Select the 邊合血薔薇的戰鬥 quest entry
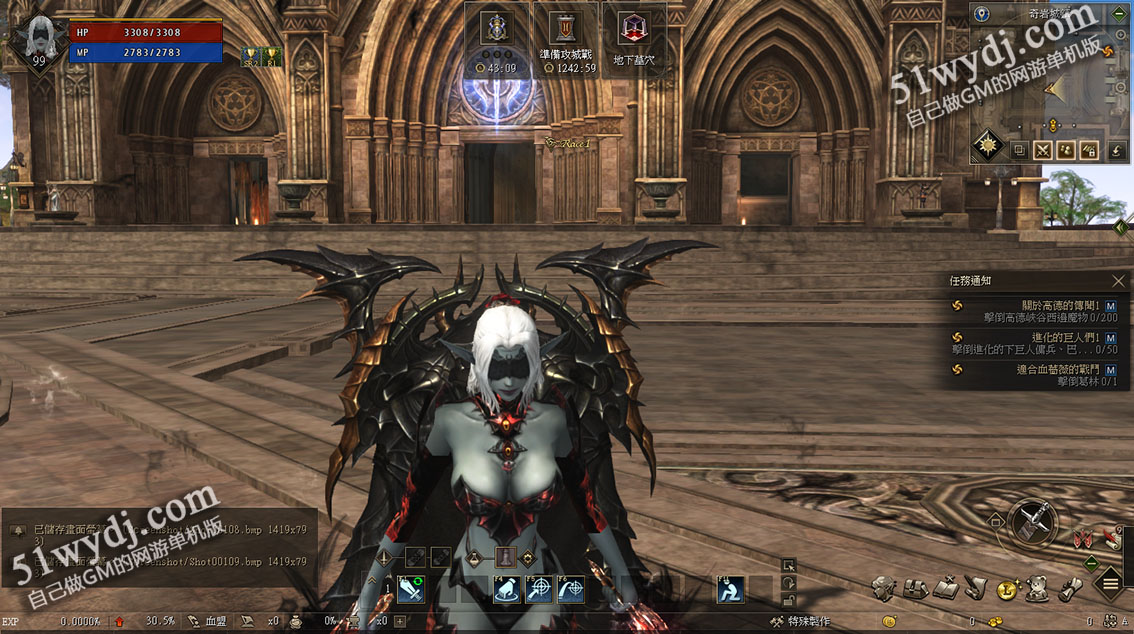Screen dimensions: 1134x634 click(x=1030, y=375)
